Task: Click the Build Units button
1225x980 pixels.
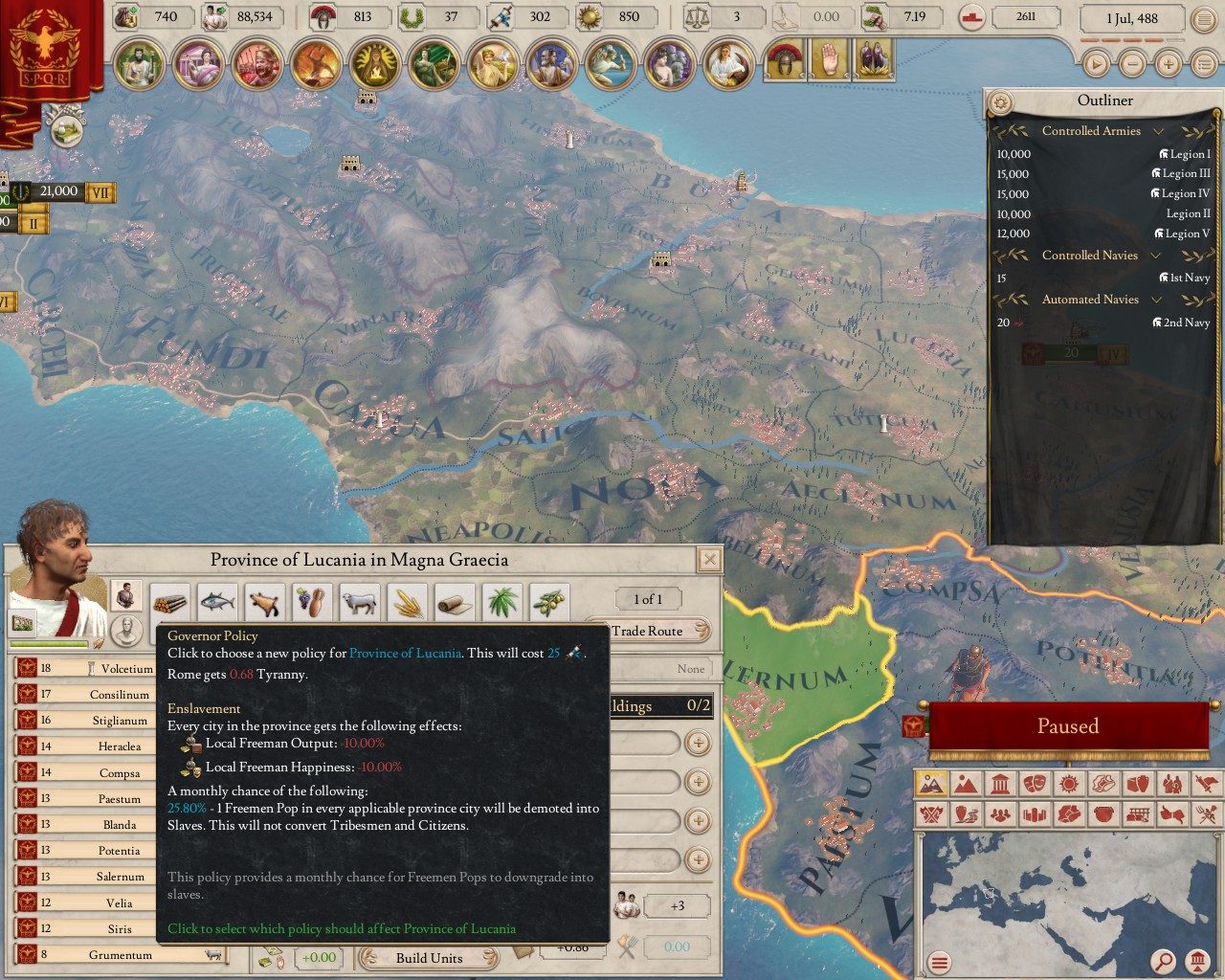Action: [x=429, y=958]
